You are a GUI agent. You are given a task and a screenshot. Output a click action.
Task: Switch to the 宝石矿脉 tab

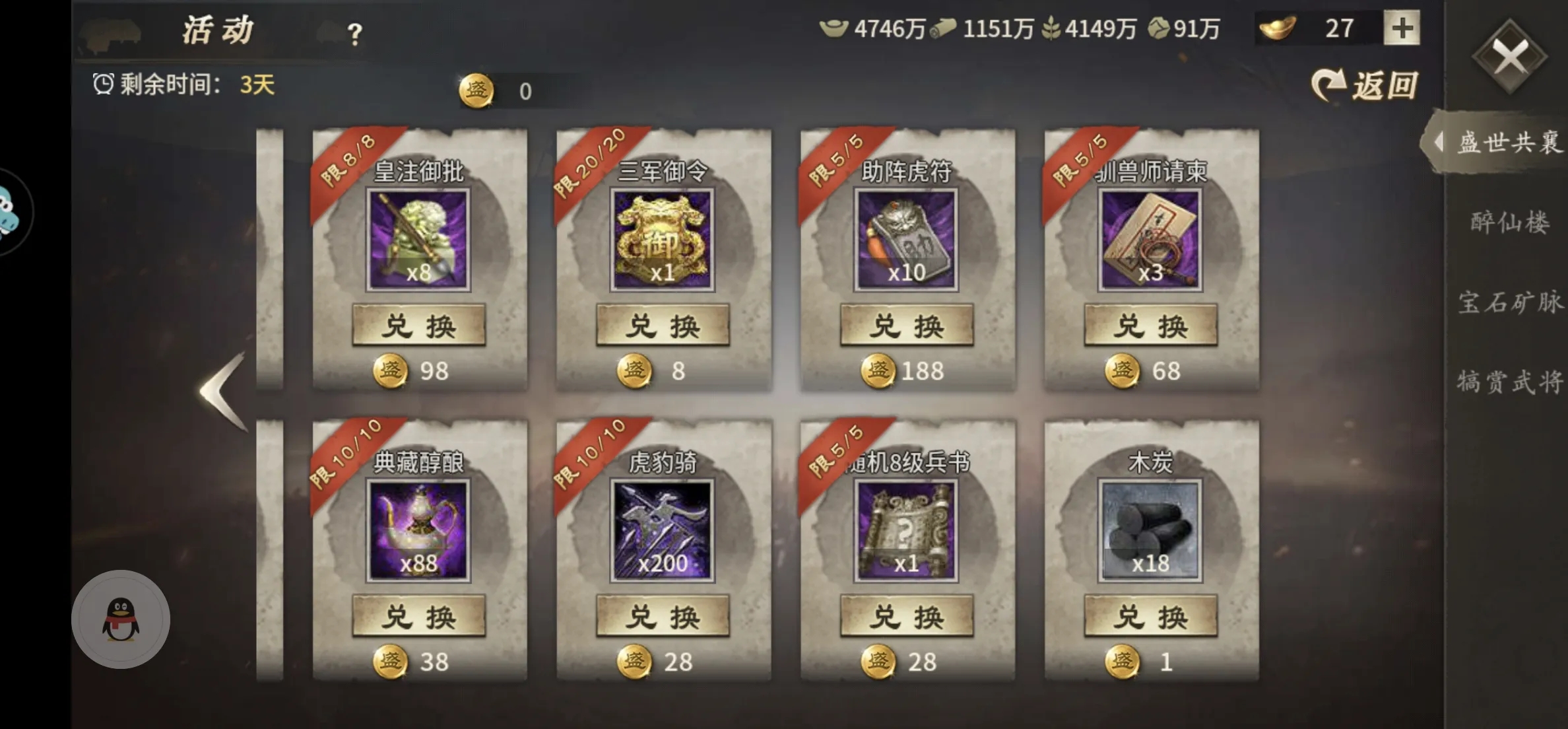1510,302
